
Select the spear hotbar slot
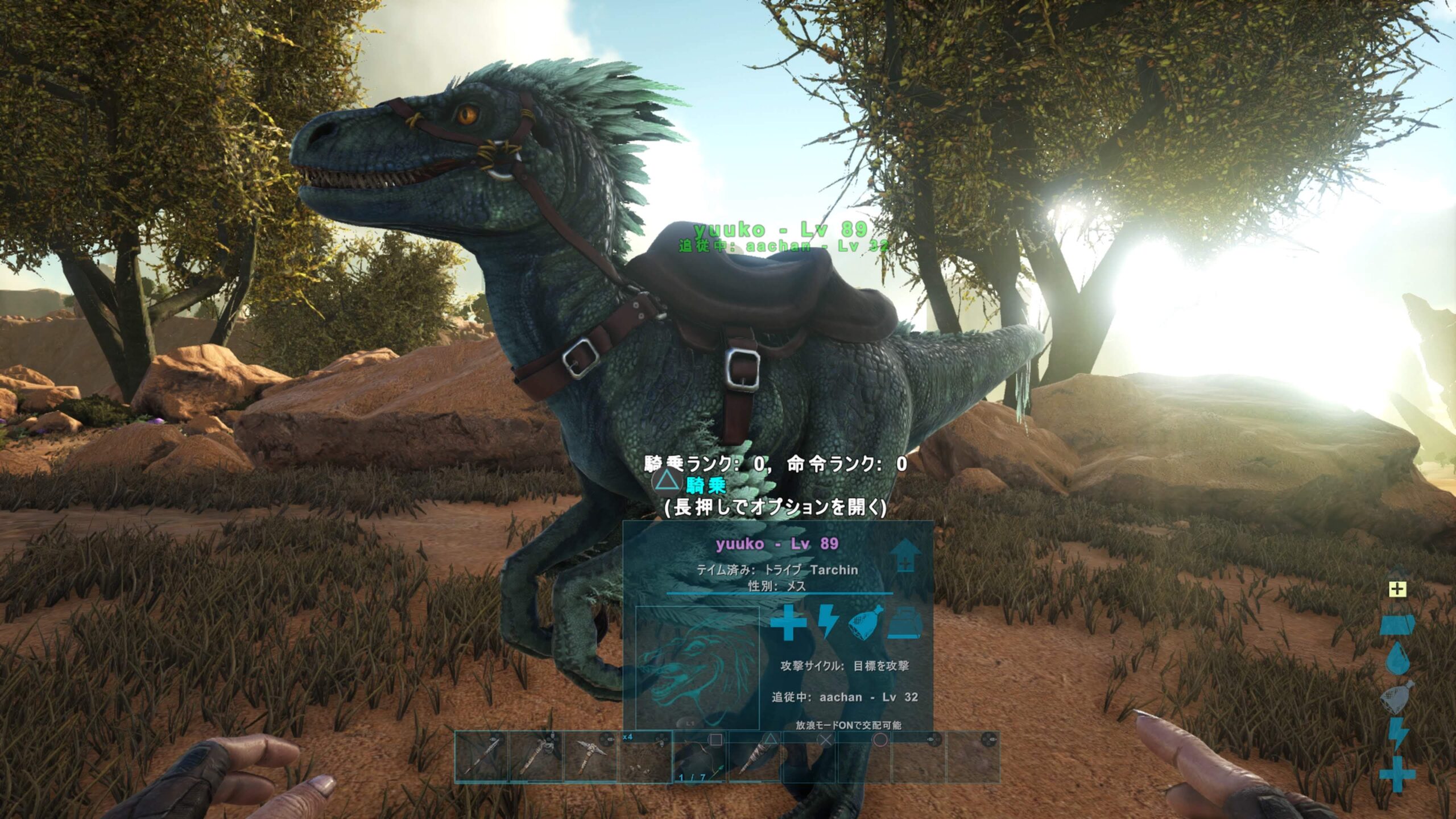pyautogui.click(x=481, y=757)
